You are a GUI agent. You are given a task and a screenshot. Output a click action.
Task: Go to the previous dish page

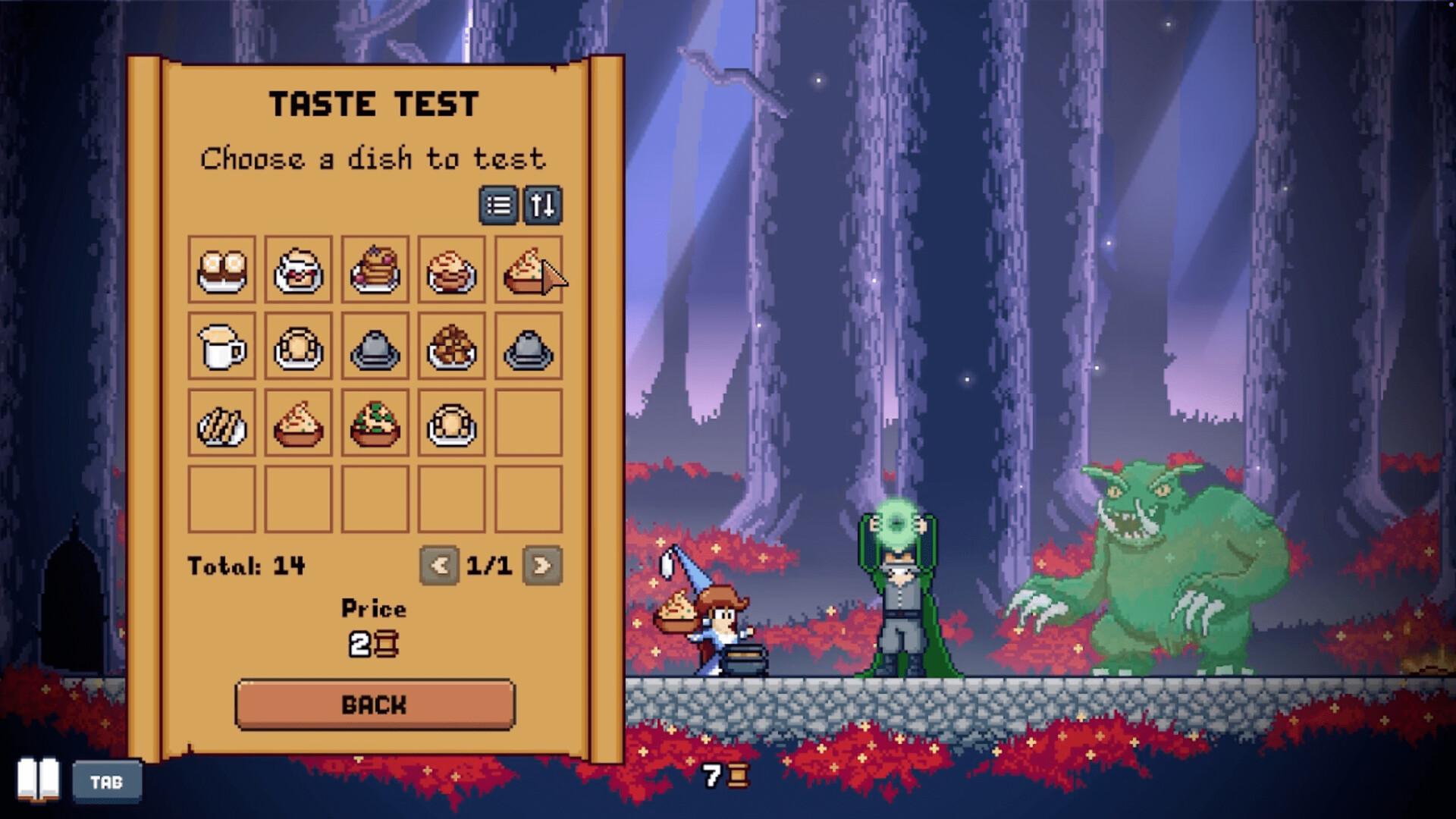click(439, 565)
